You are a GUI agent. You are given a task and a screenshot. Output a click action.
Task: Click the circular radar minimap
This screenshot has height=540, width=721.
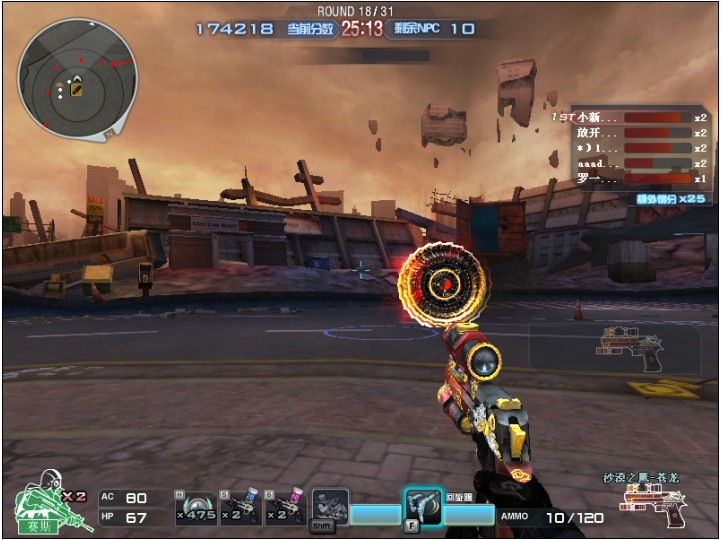point(76,76)
